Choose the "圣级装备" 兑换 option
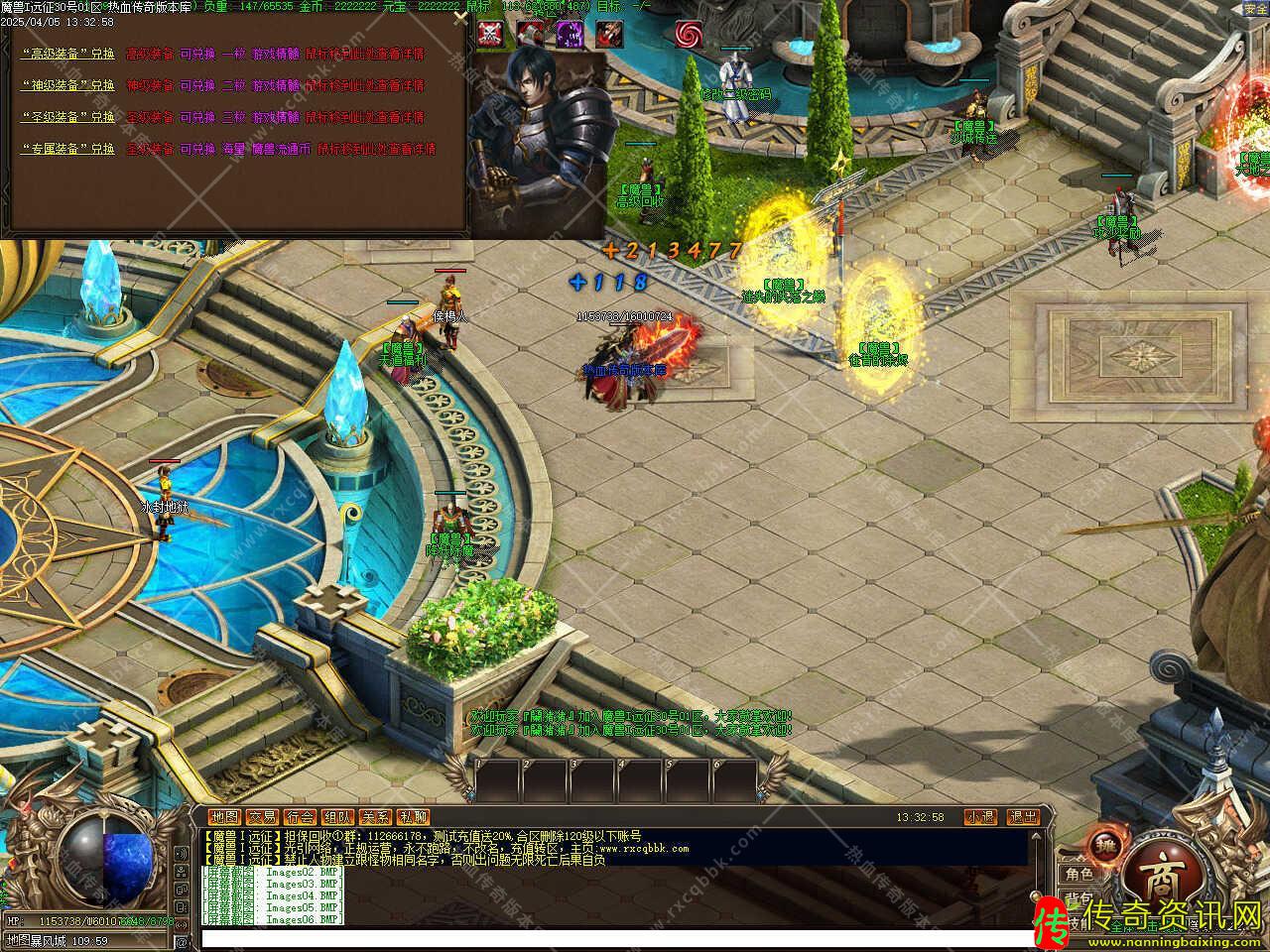The height and width of the screenshot is (952, 1270). point(68,117)
